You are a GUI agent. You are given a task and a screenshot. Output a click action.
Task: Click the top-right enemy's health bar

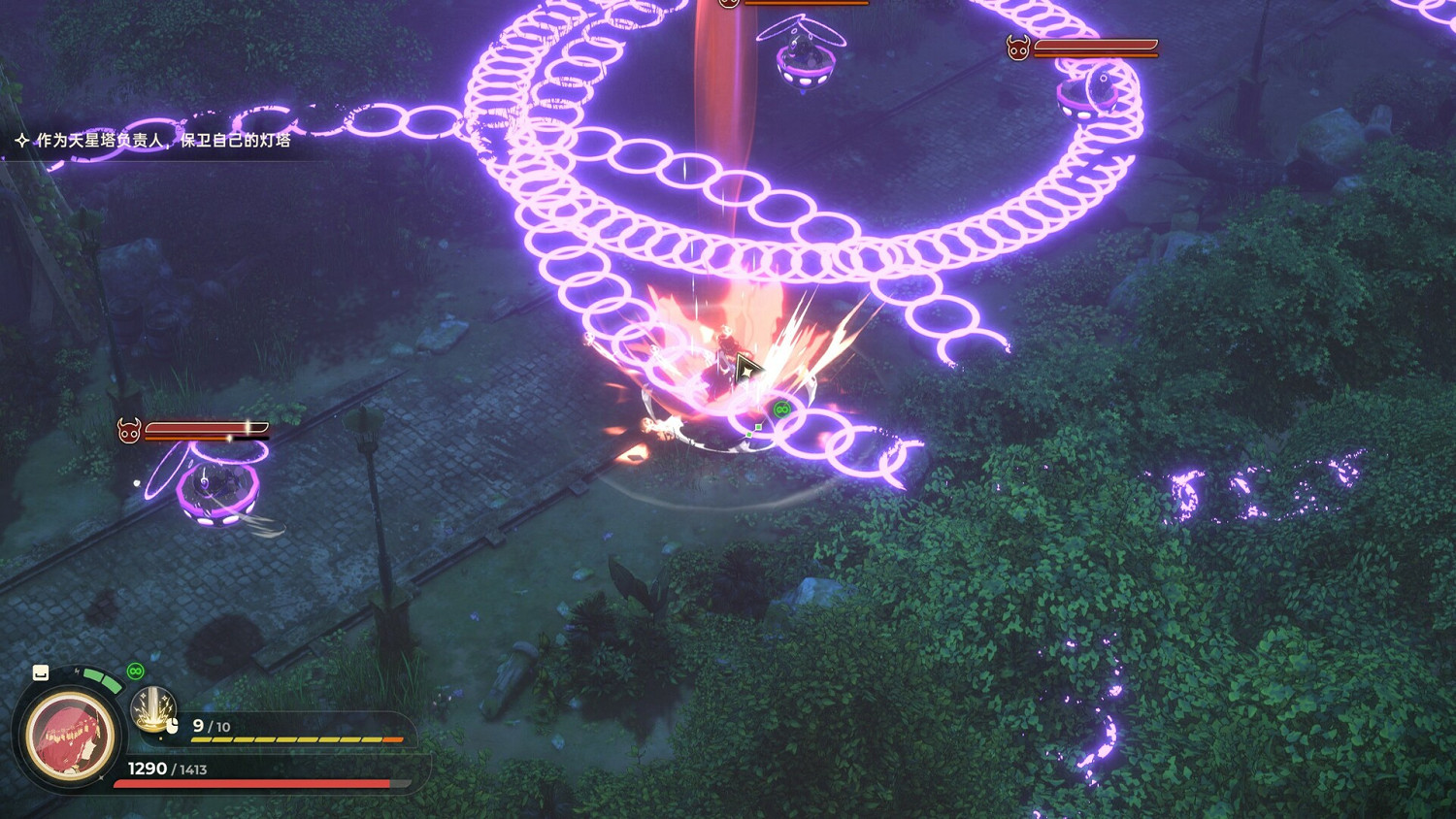coord(1095,44)
